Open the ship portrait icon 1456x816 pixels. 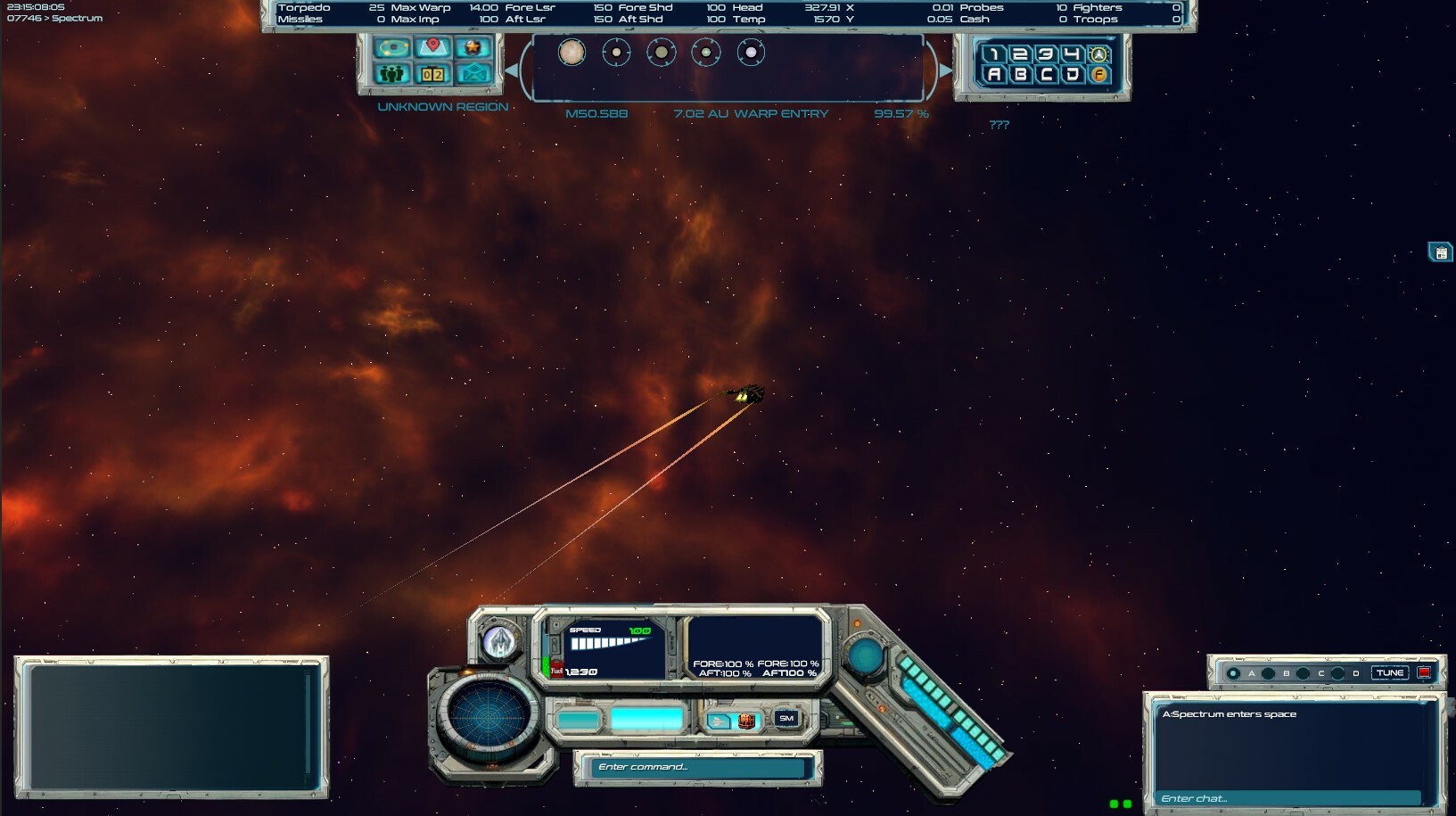click(499, 641)
